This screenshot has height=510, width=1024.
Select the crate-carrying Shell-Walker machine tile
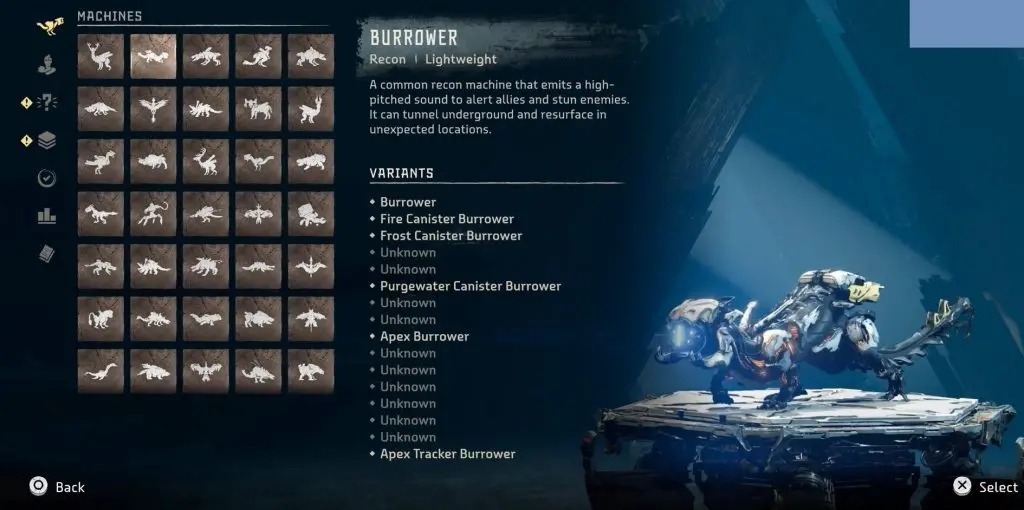(x=310, y=212)
